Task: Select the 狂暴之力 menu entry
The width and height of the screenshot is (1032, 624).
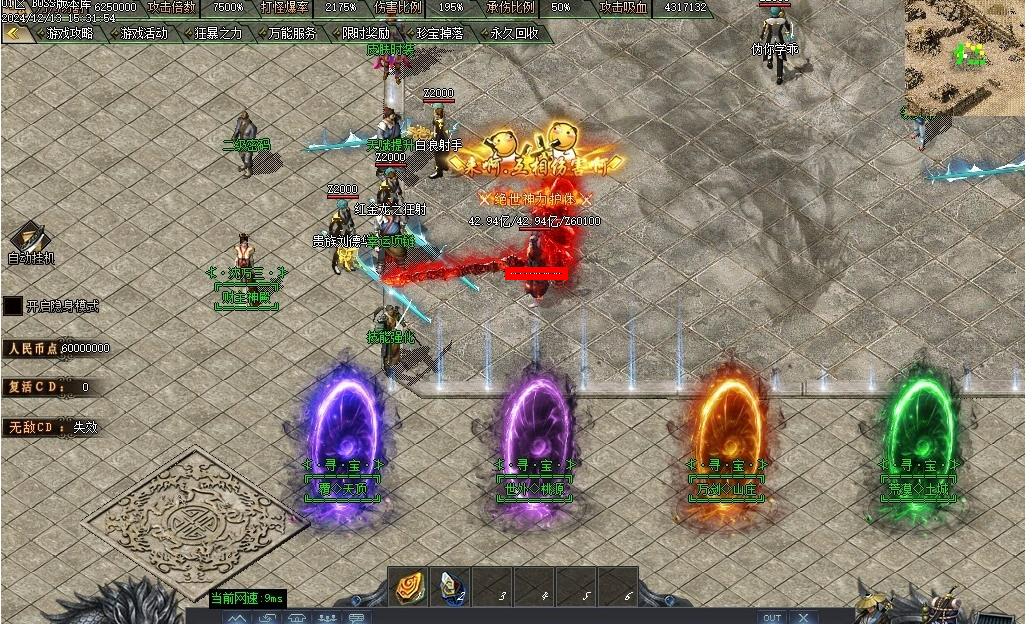Action: pos(218,33)
